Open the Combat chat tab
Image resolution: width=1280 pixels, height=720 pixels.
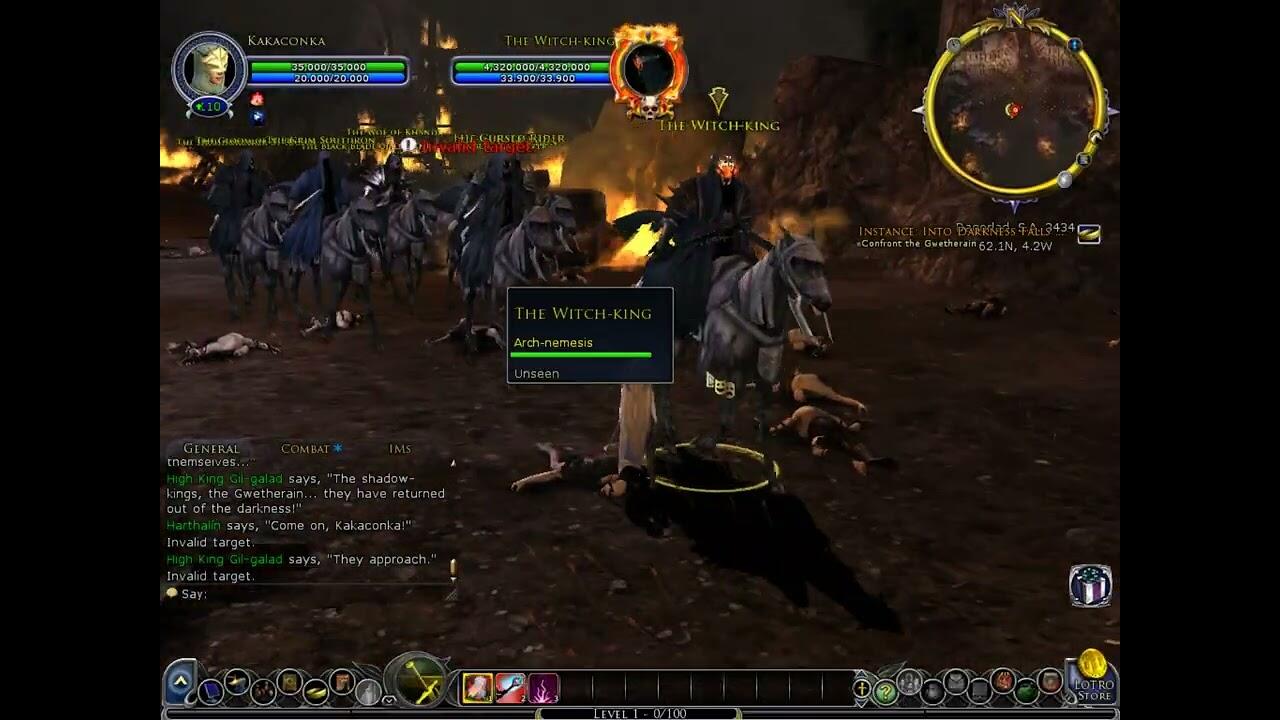305,449
